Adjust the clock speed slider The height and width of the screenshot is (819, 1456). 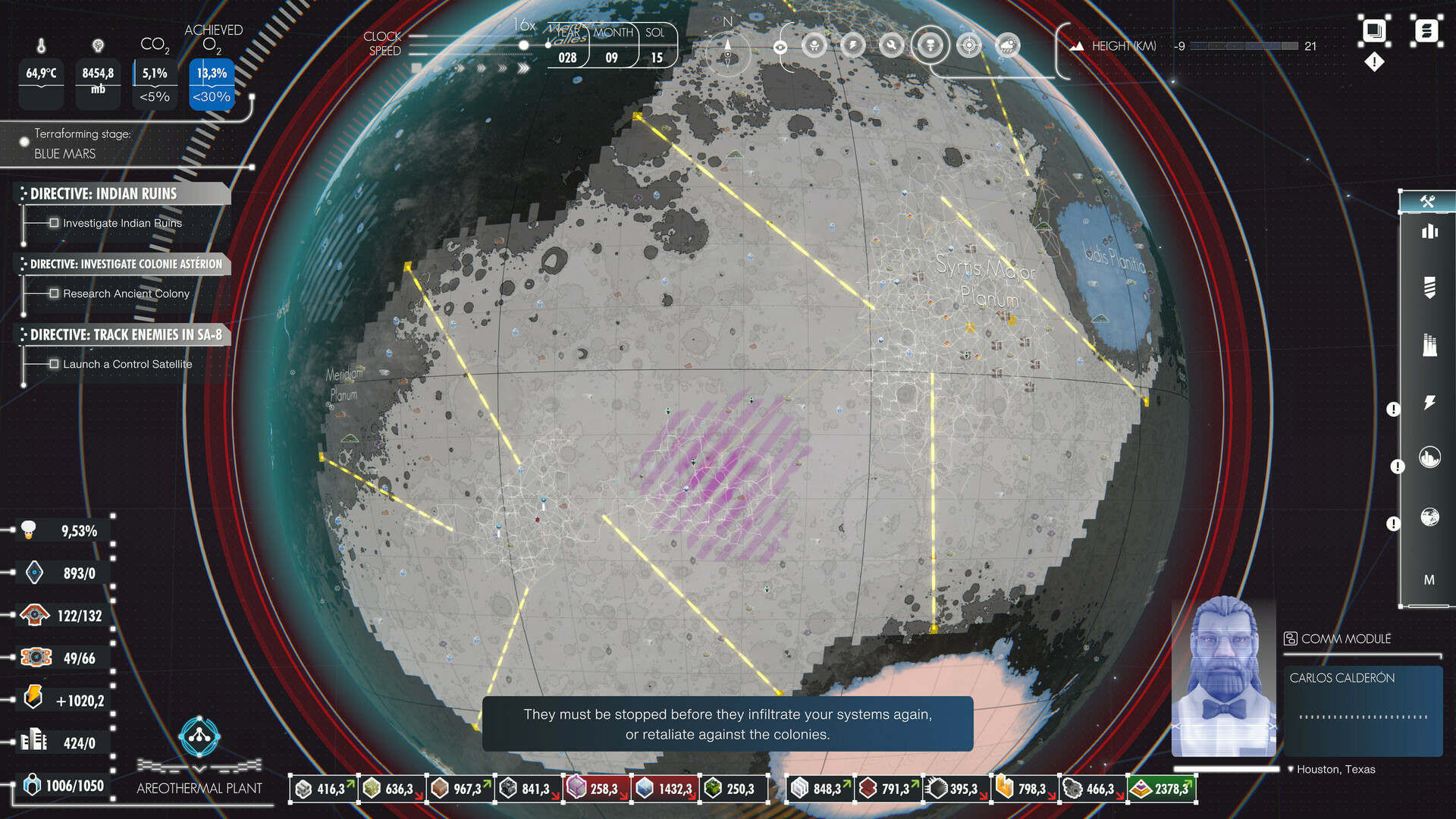point(523,45)
